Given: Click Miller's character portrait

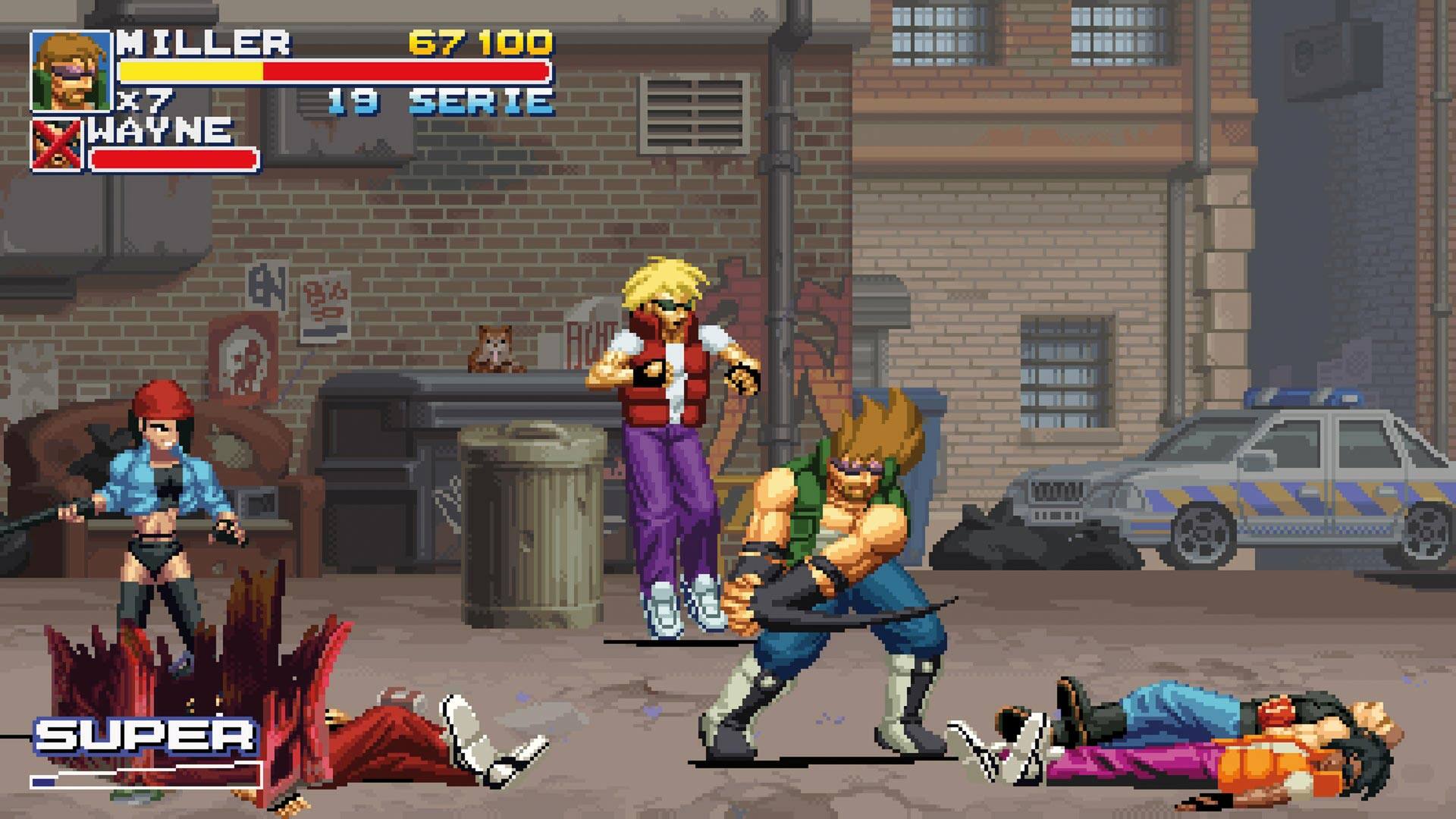Looking at the screenshot, I should tap(70, 71).
